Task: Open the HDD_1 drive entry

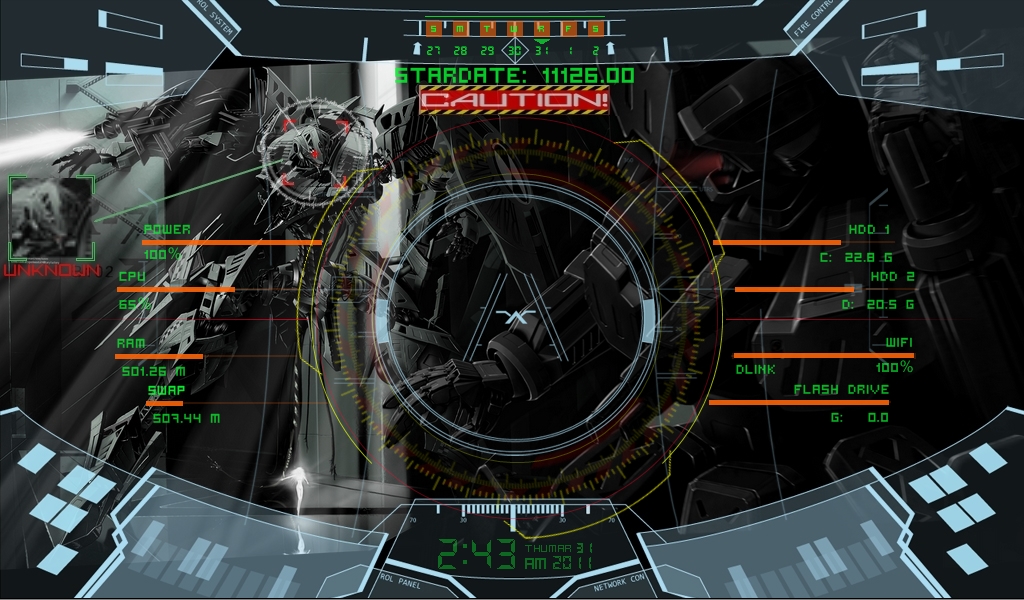Action: [x=868, y=230]
